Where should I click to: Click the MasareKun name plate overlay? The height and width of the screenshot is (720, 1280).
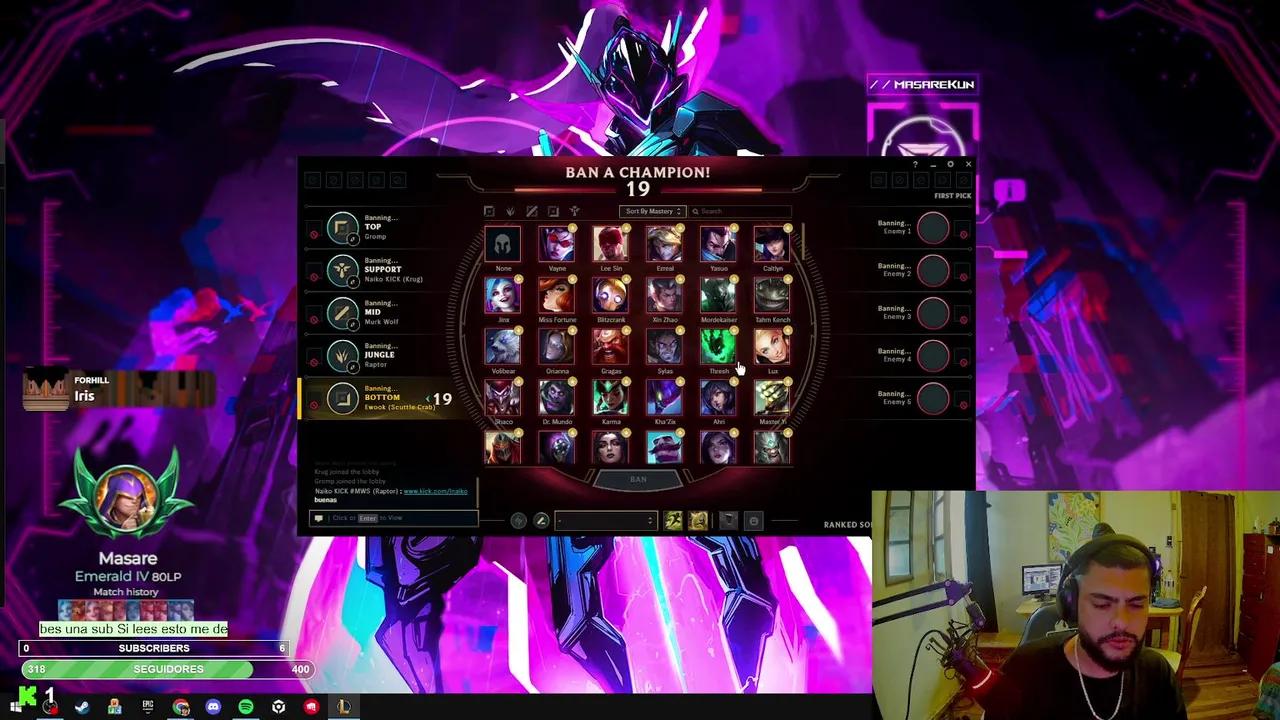tap(922, 84)
